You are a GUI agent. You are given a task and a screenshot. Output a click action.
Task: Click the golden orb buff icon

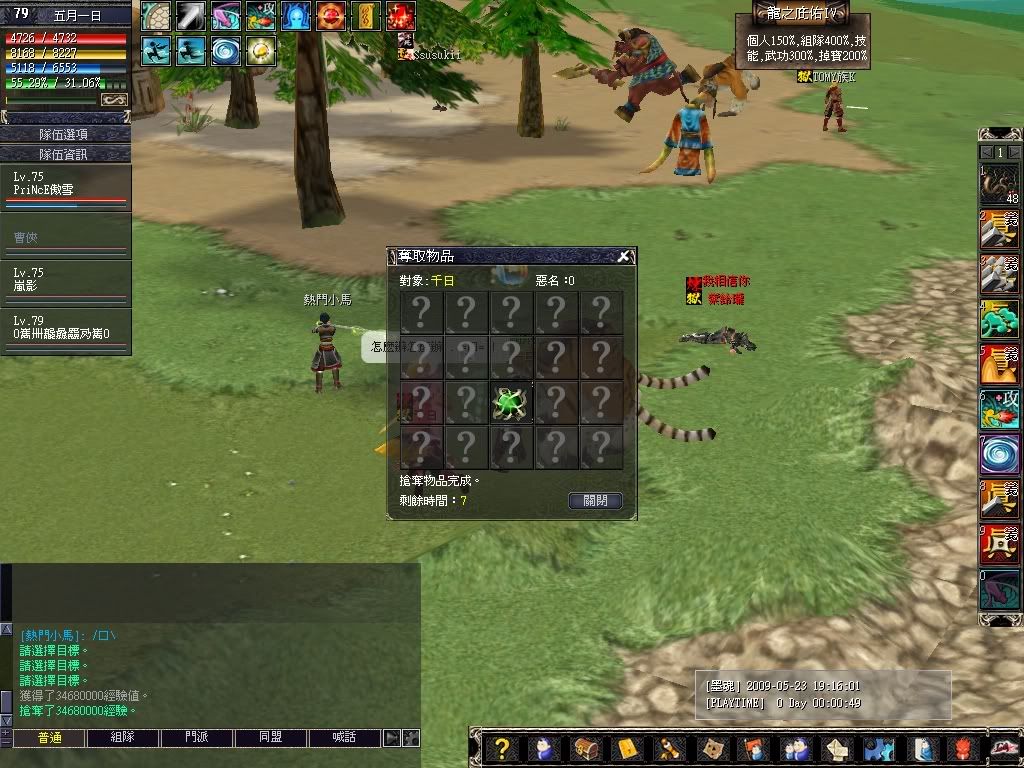261,50
